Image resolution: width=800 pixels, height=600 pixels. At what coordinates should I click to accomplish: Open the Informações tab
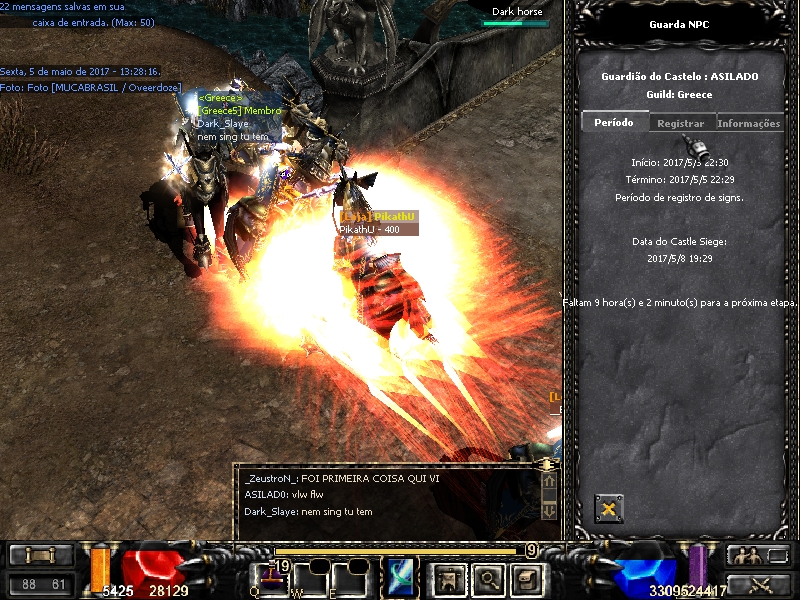tap(748, 123)
